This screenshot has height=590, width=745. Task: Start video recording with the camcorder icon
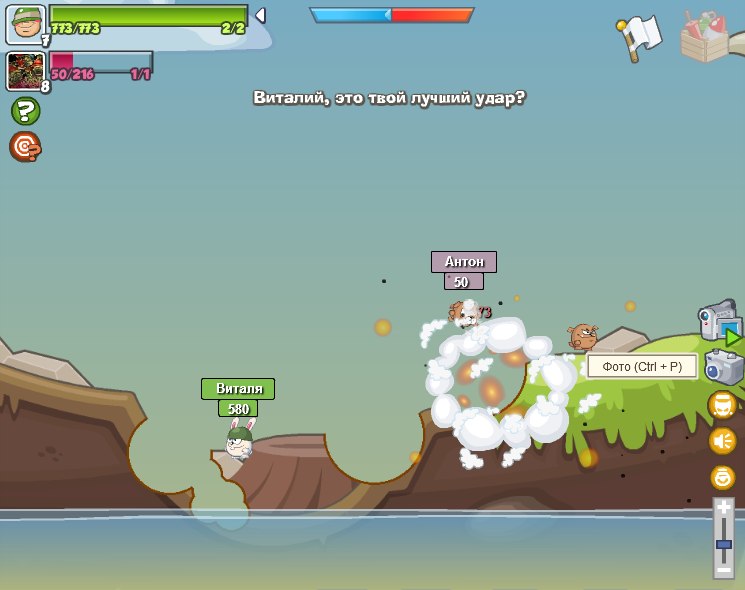point(719,322)
